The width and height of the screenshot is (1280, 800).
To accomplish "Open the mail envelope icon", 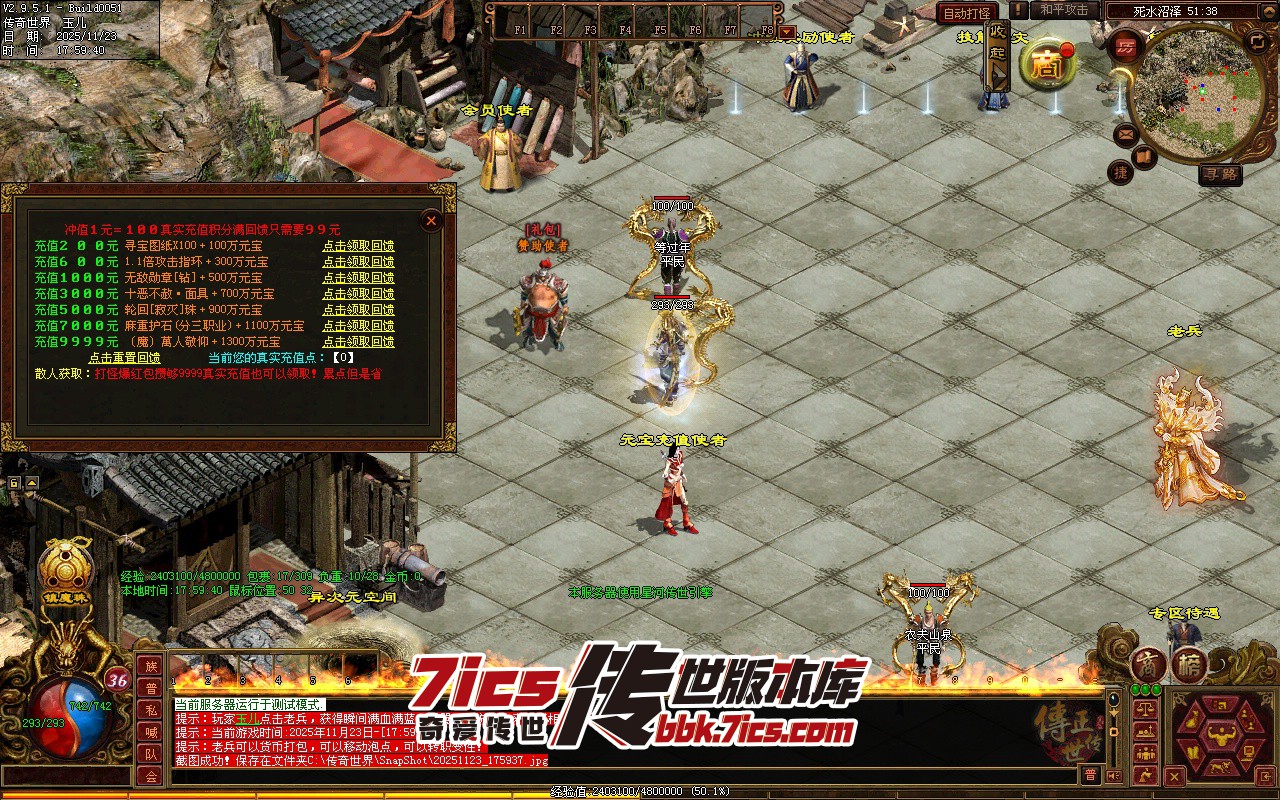I will point(1126,134).
